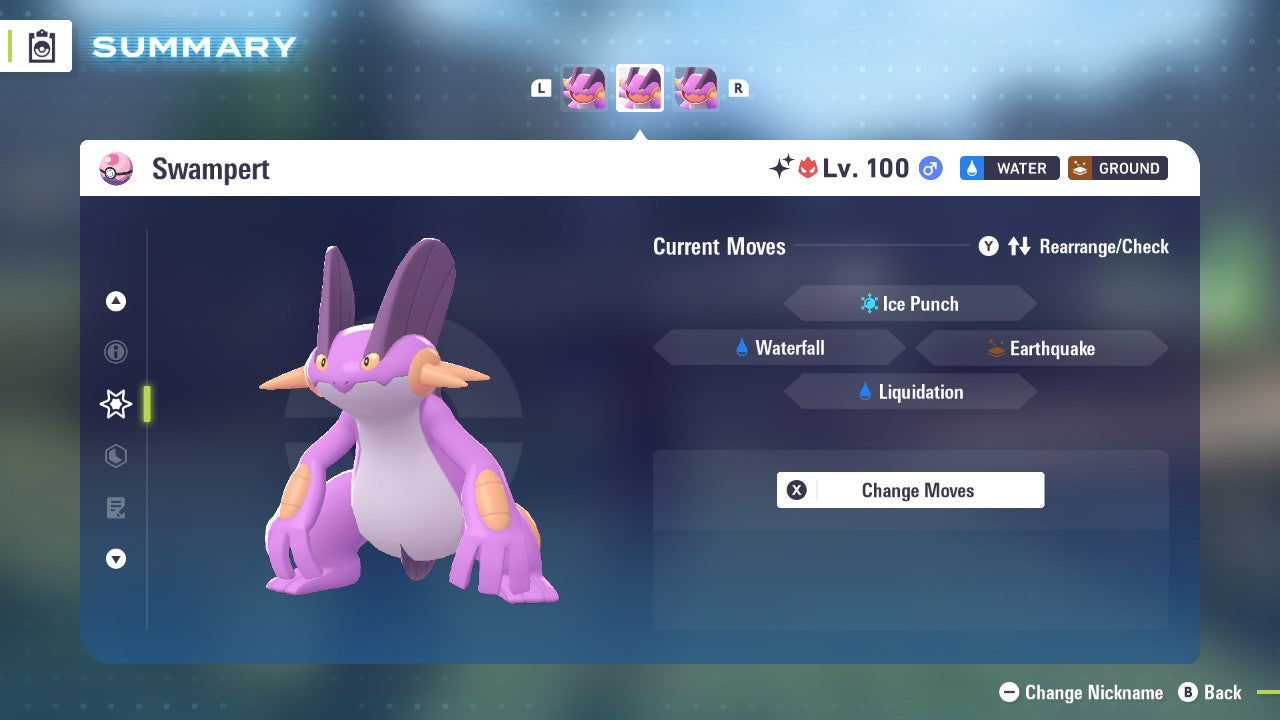Click the up arrow above the sidebar
The height and width of the screenshot is (720, 1280).
pos(116,301)
